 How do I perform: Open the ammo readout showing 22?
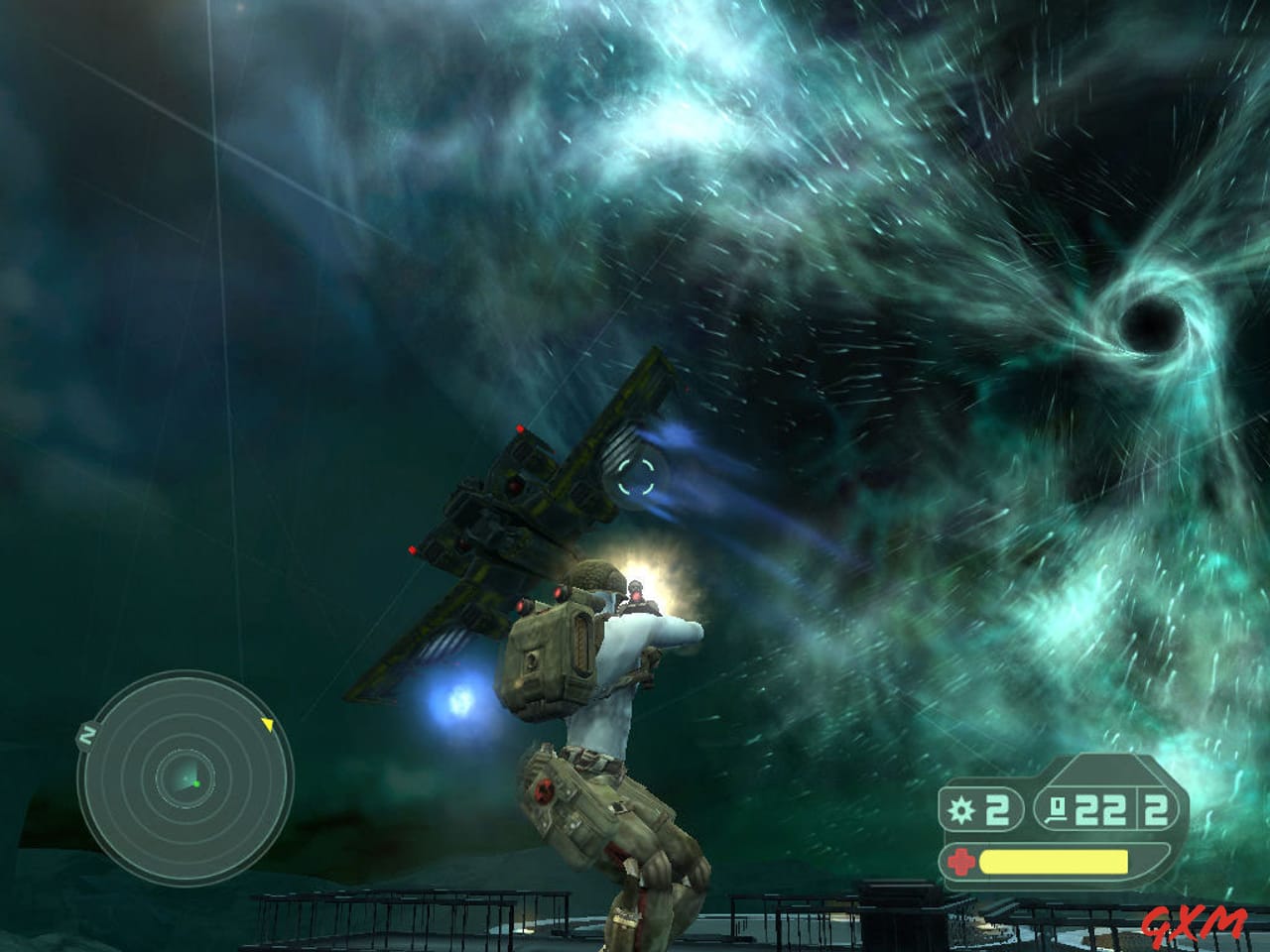[1103, 811]
